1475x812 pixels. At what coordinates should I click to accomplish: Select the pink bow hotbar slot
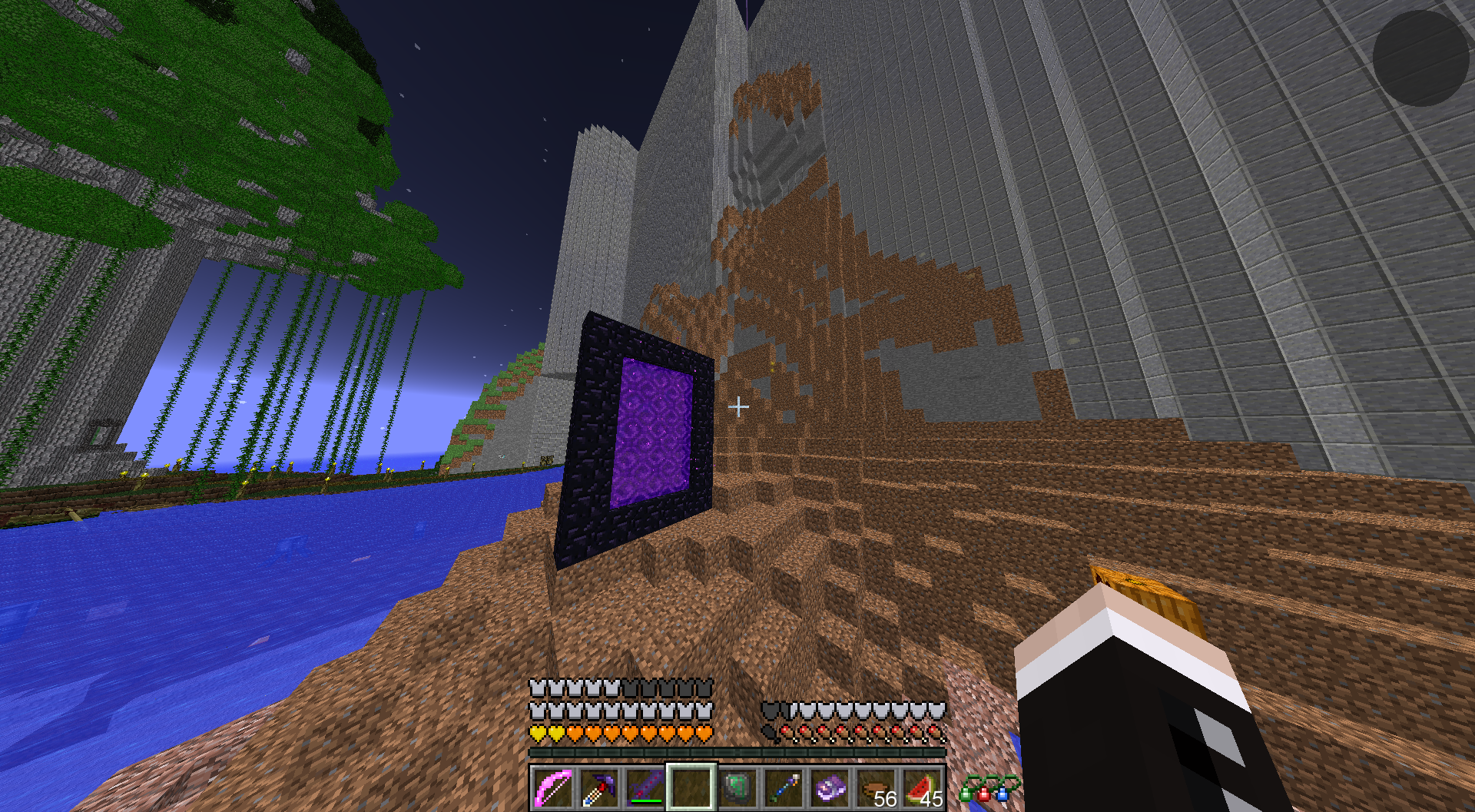(x=552, y=788)
